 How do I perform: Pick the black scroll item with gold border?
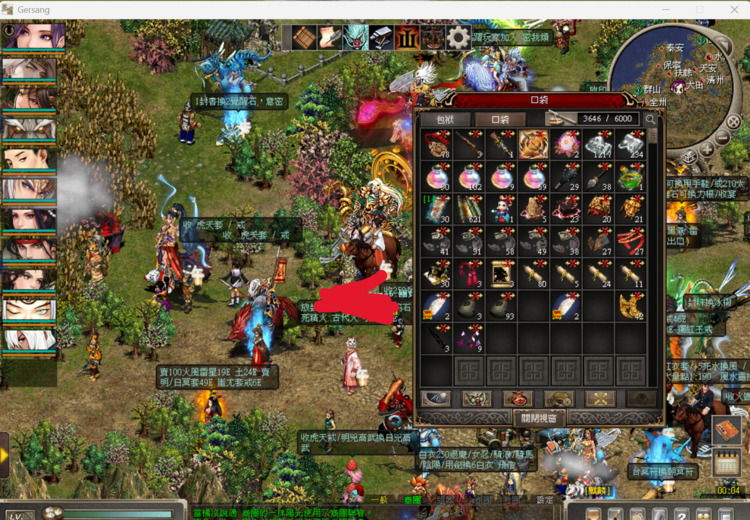(x=502, y=272)
